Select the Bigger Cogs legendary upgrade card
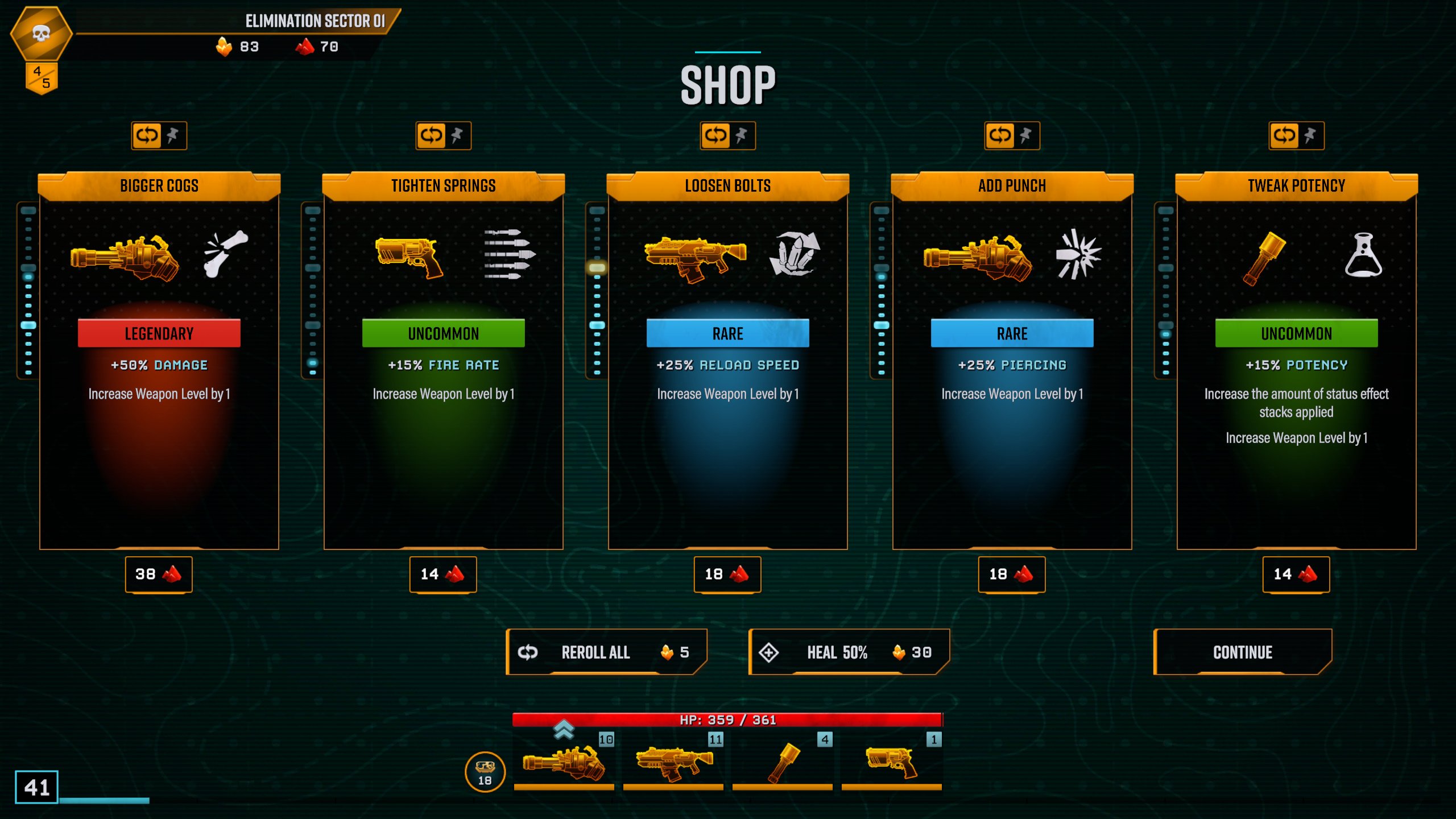1456x819 pixels. coord(159,364)
